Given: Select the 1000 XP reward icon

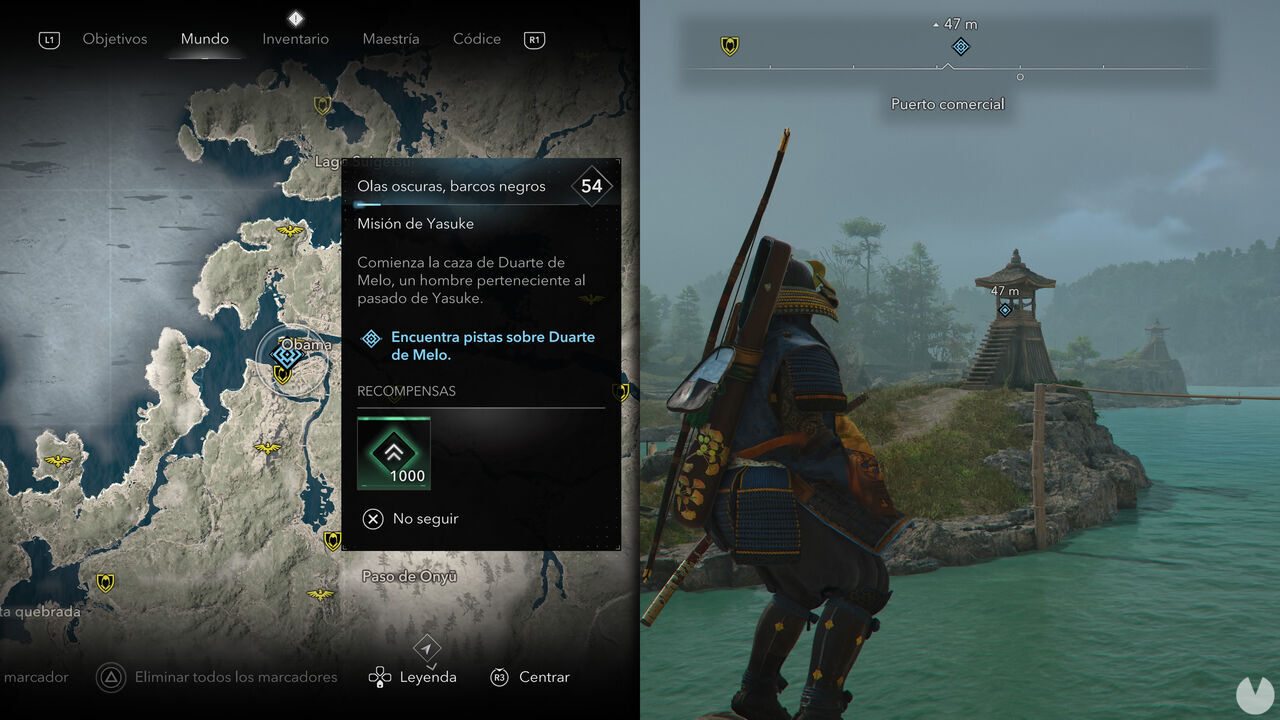Looking at the screenshot, I should click(x=394, y=453).
